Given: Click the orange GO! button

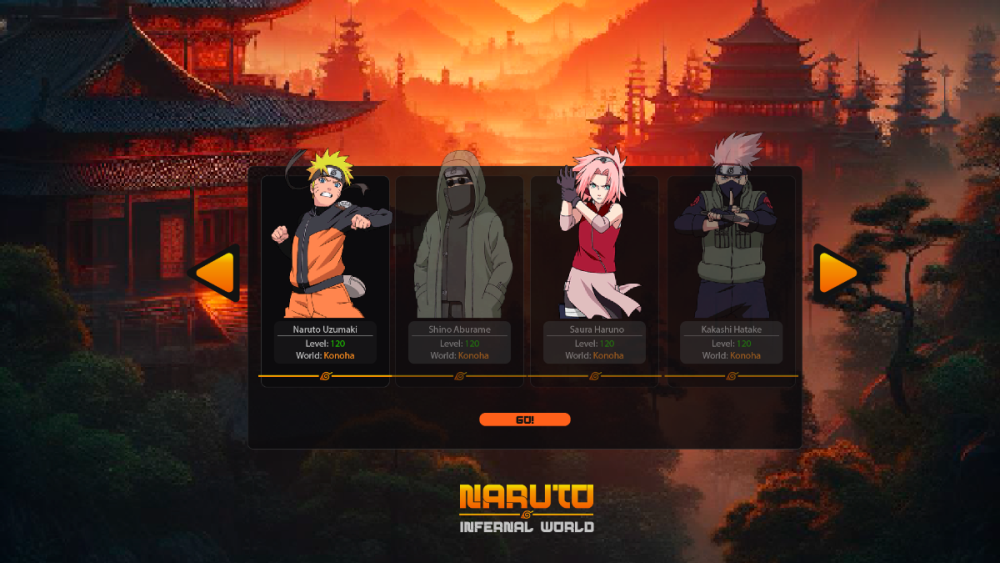Looking at the screenshot, I should [525, 420].
